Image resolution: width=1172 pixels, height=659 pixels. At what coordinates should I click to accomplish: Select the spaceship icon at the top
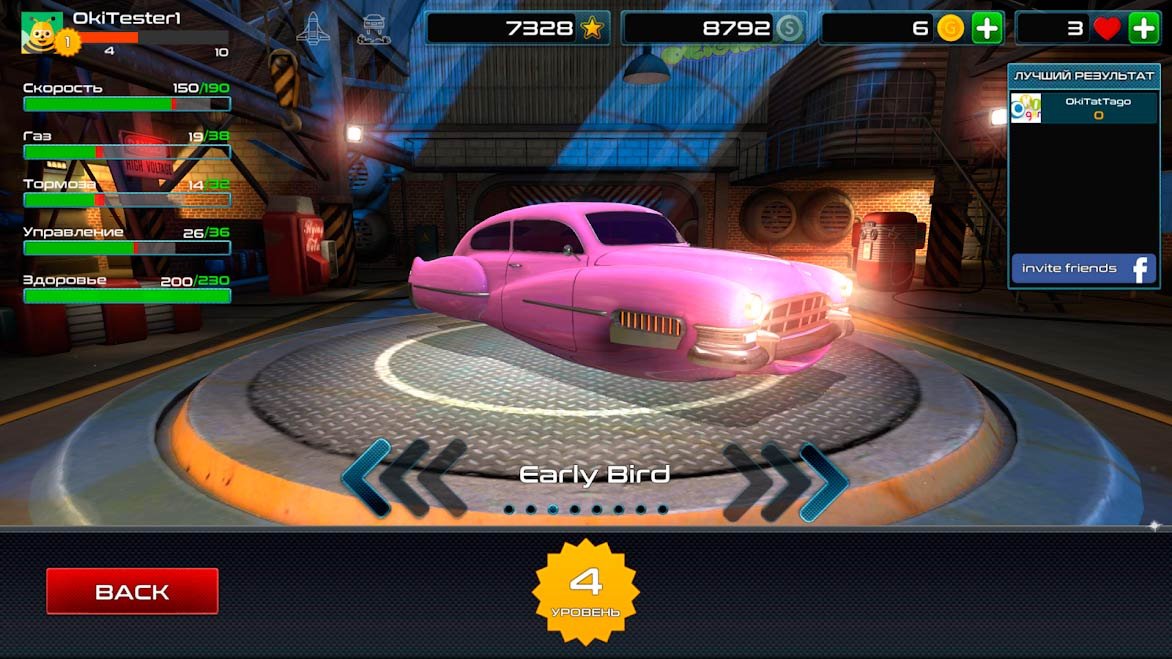coord(313,29)
